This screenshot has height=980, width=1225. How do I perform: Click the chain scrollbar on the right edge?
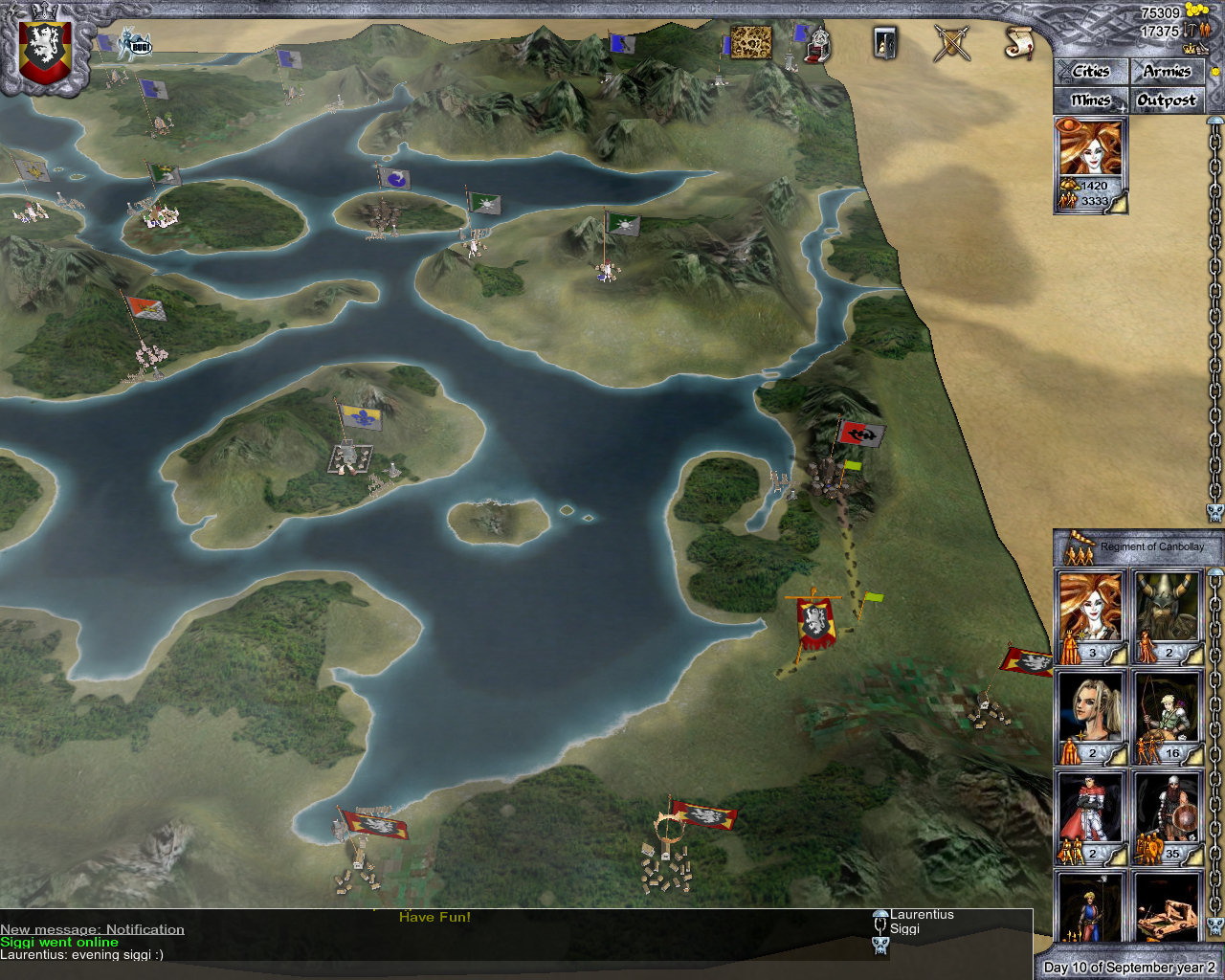click(1214, 306)
